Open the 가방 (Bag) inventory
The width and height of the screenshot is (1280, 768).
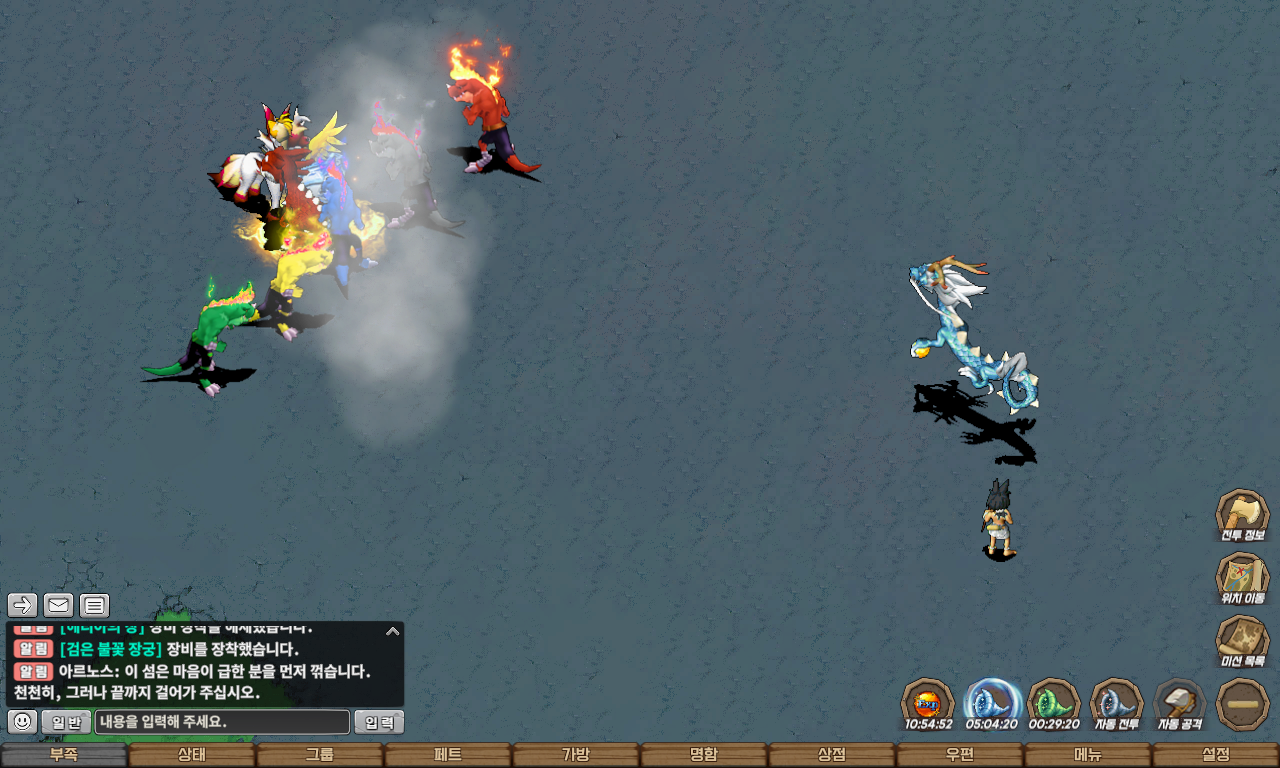coord(576,755)
